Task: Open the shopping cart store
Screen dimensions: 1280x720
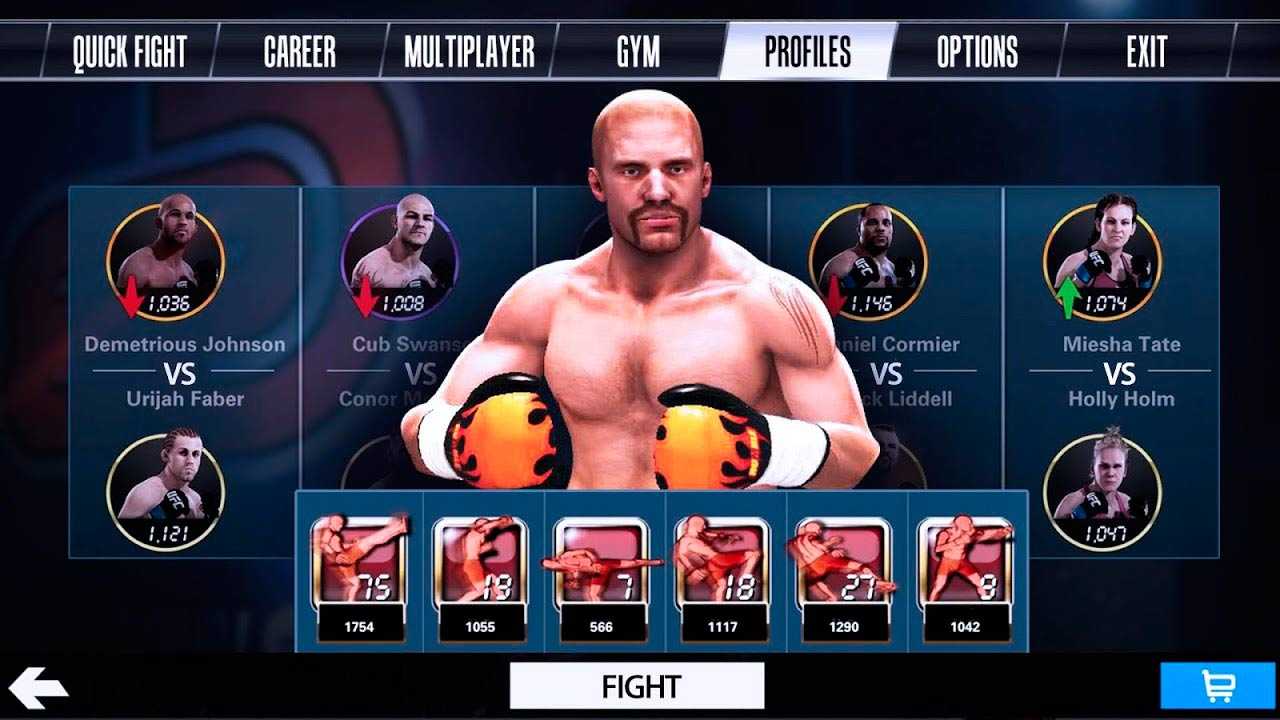Action: pyautogui.click(x=1219, y=687)
